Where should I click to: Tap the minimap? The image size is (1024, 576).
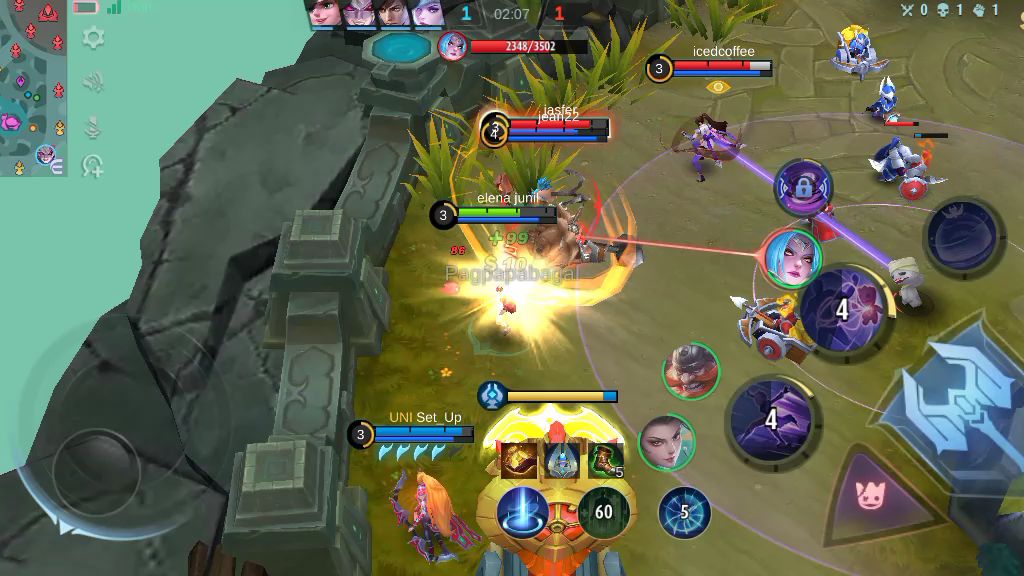tap(33, 88)
